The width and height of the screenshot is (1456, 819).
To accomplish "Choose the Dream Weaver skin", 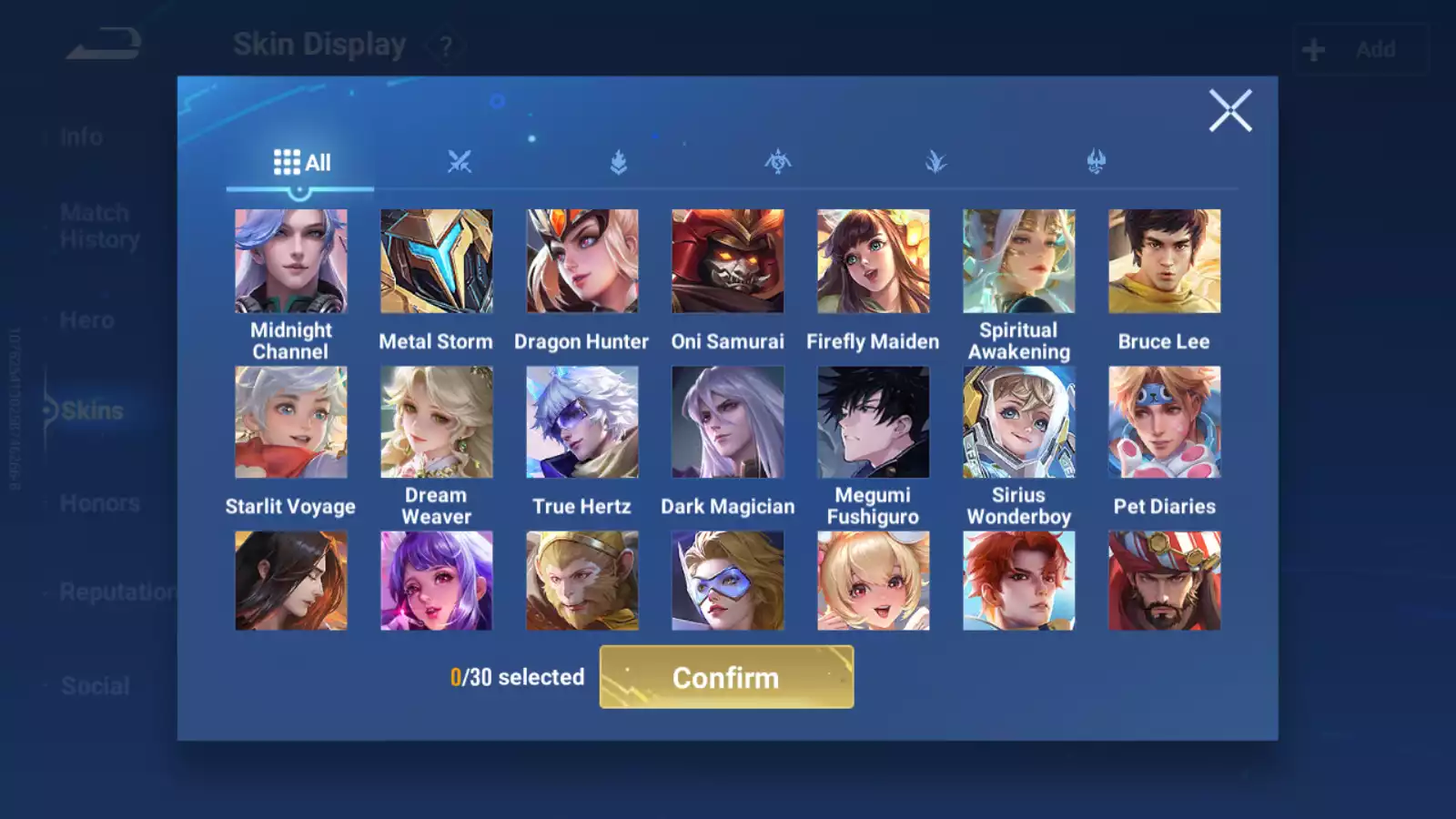I will click(x=437, y=422).
